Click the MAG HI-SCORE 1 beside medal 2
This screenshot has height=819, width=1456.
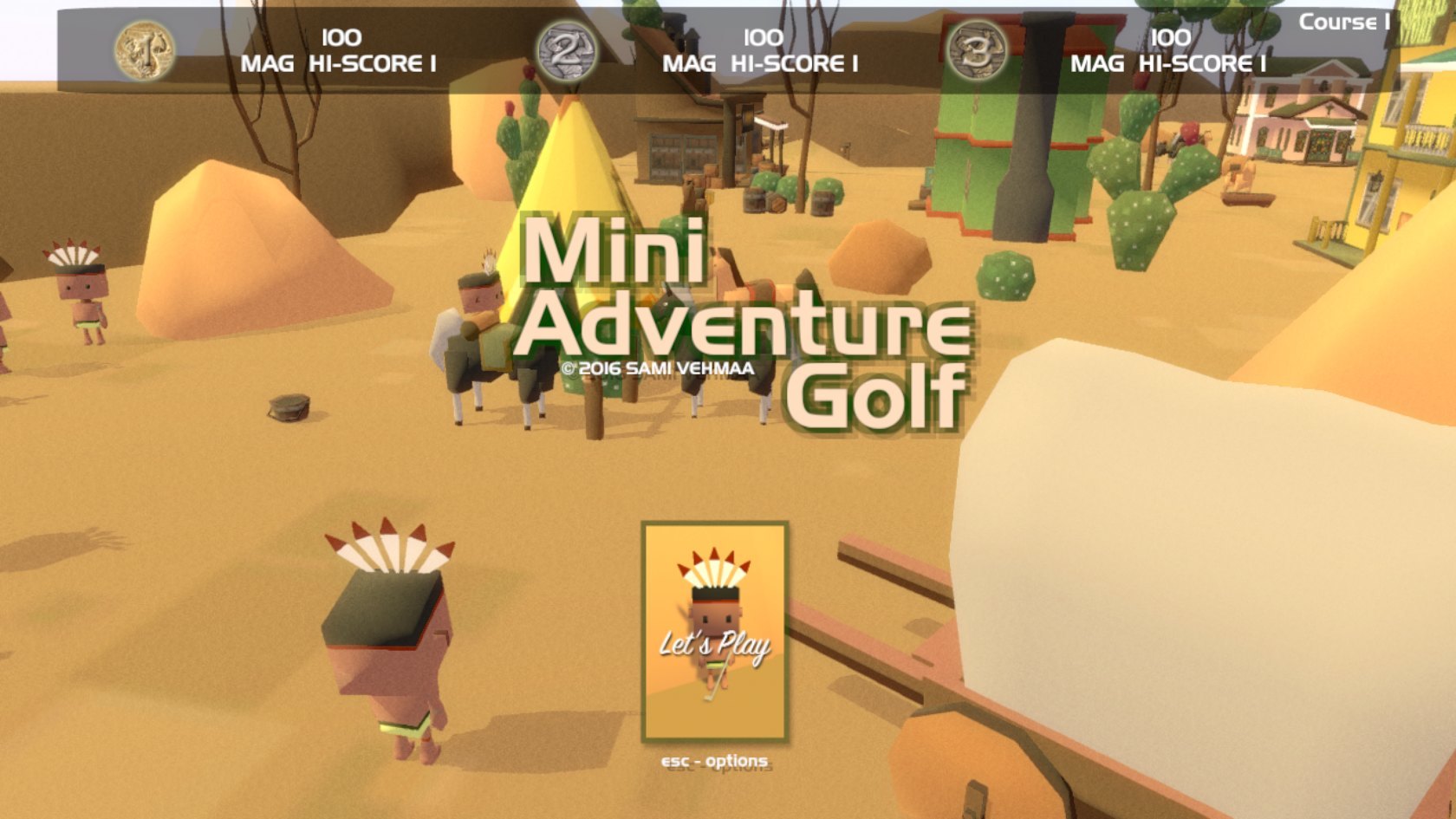pyautogui.click(x=760, y=63)
